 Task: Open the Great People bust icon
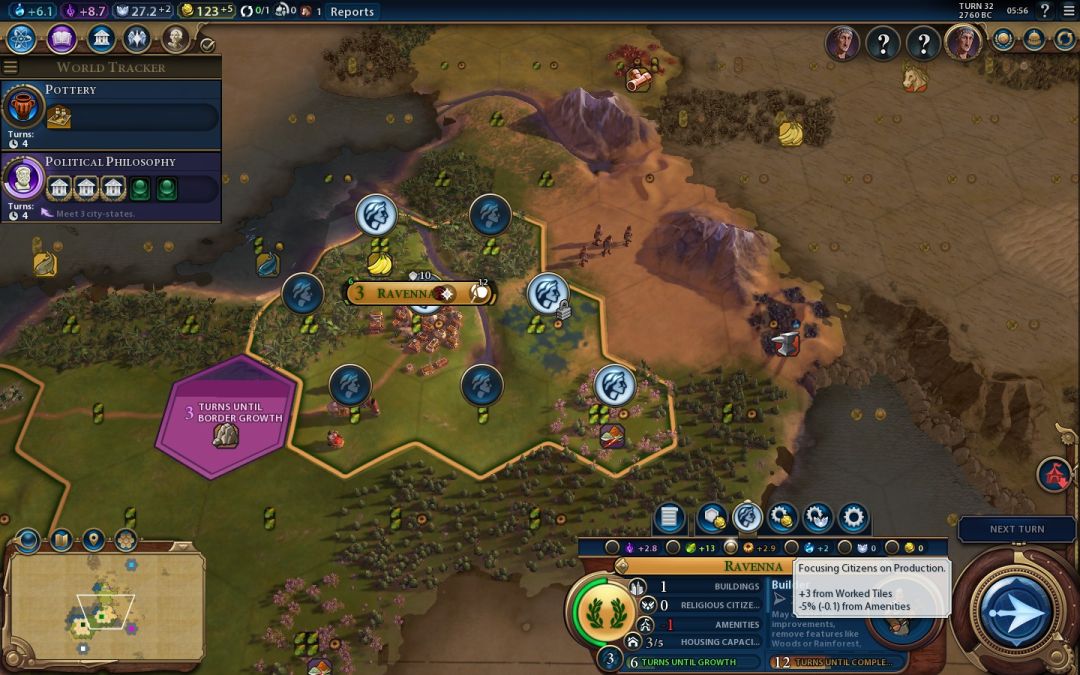[x=175, y=39]
